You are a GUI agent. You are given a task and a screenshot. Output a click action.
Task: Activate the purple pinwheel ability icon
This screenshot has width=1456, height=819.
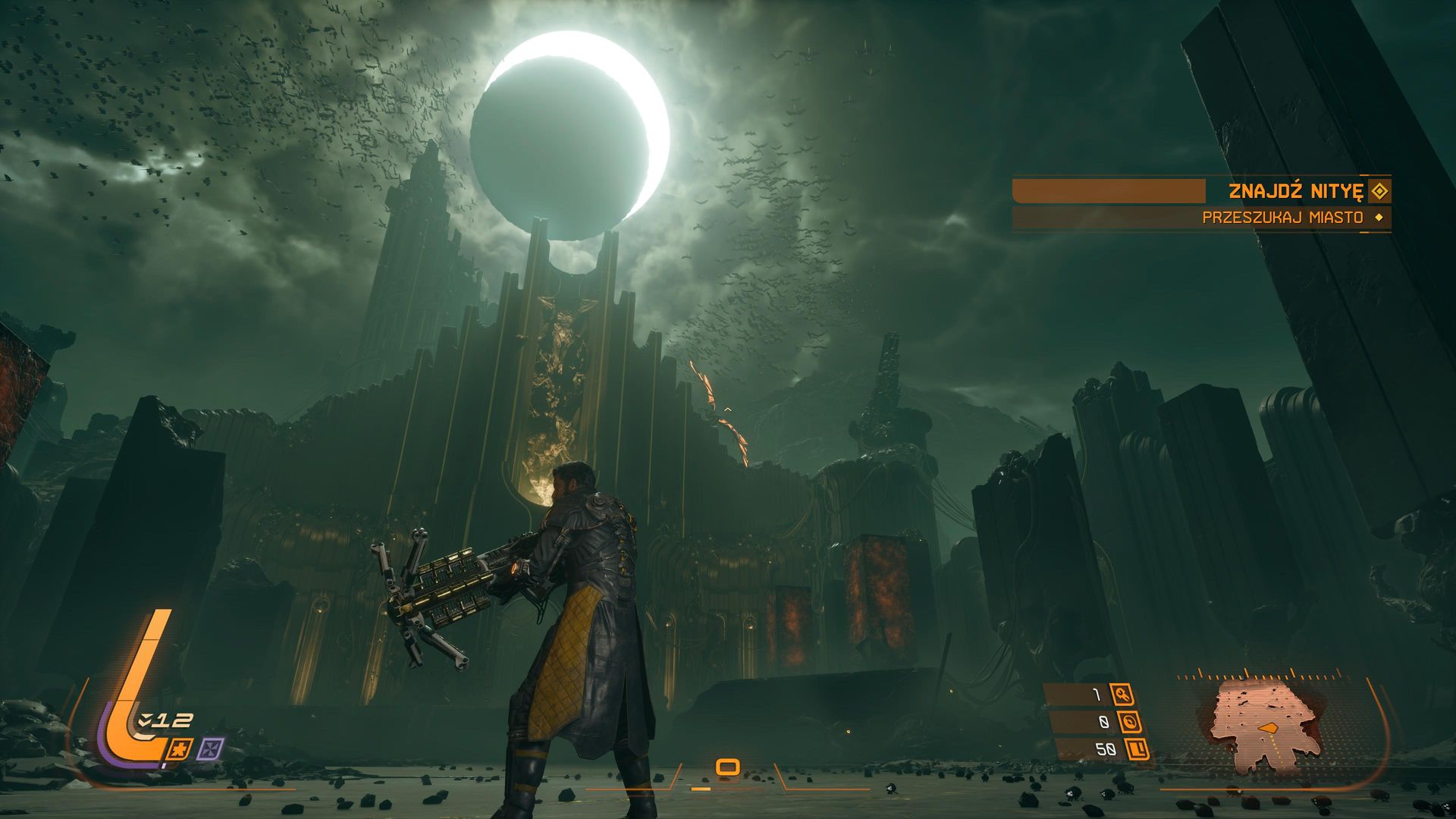[x=210, y=749]
